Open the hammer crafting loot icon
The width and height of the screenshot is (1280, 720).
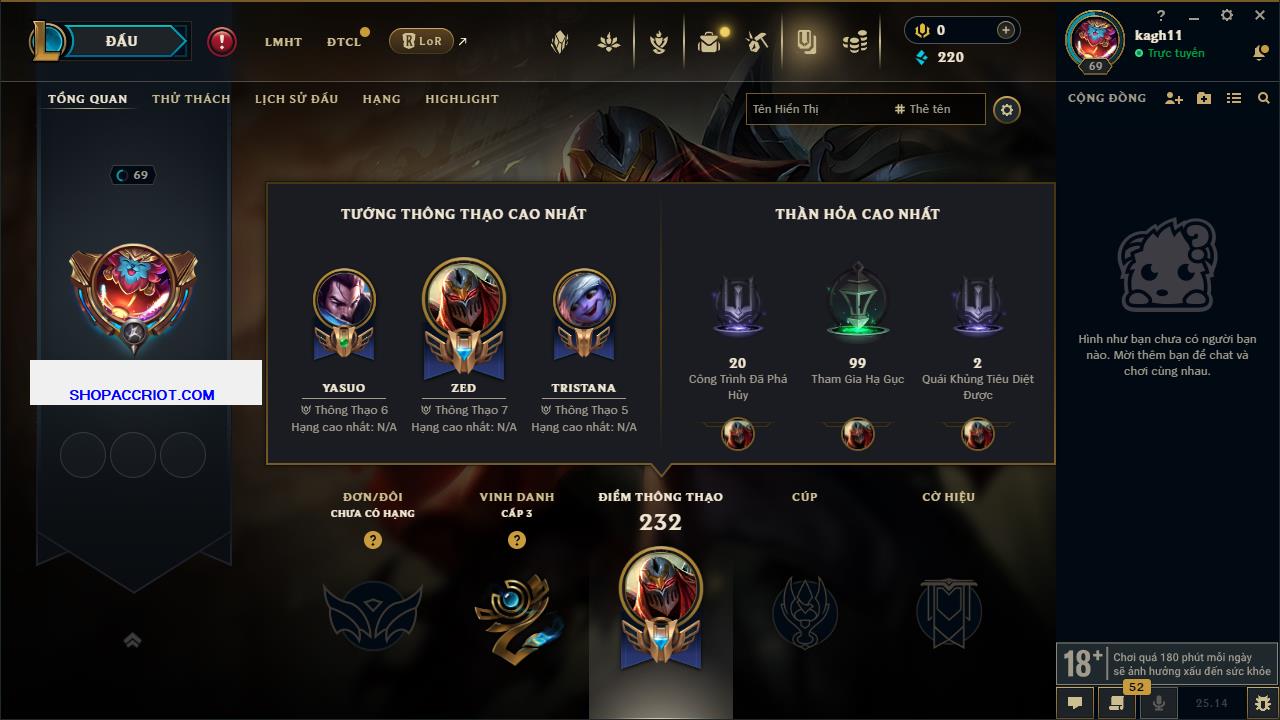coord(757,42)
